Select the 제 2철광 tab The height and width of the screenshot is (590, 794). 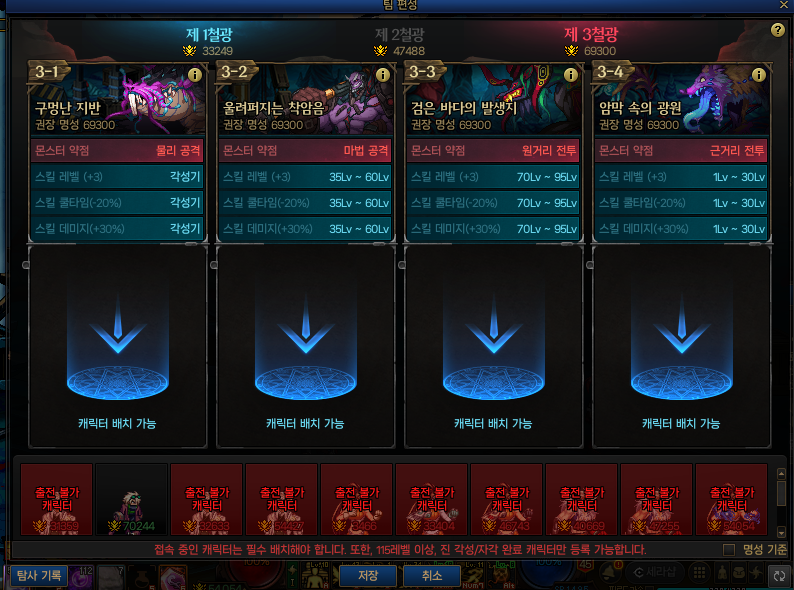coord(400,36)
